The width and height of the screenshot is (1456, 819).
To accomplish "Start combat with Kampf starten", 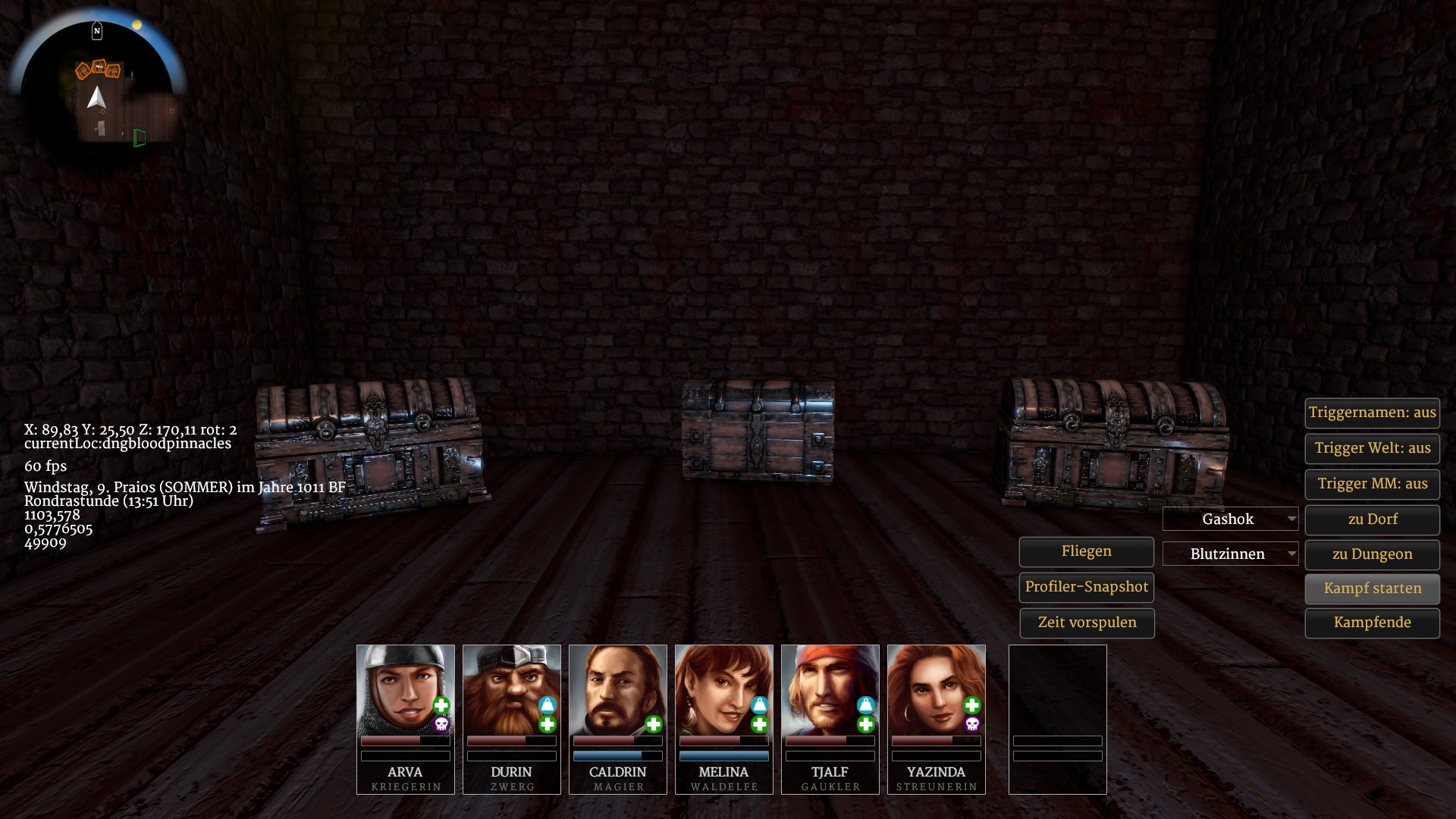I will (x=1372, y=588).
